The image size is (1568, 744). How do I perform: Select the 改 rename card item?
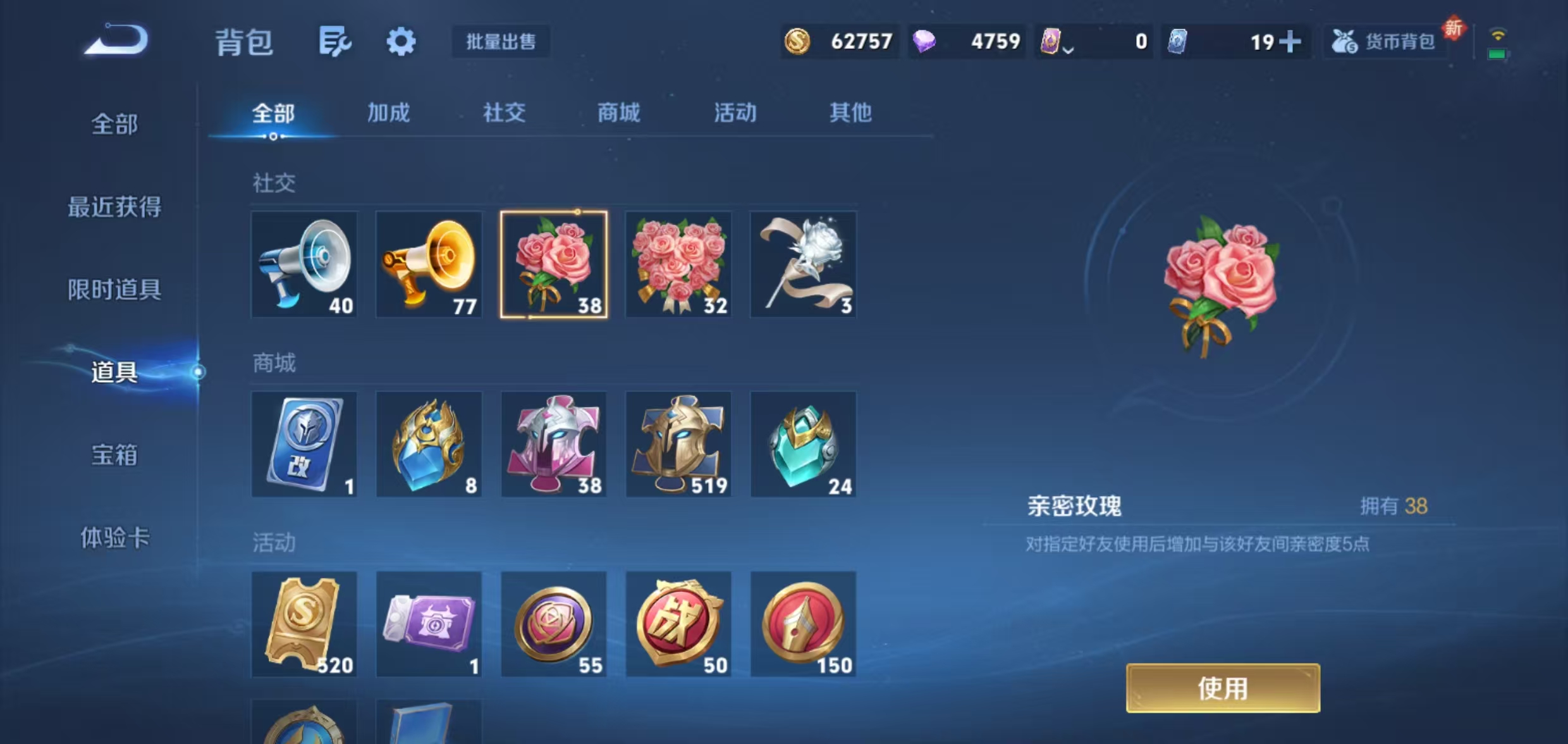(305, 444)
